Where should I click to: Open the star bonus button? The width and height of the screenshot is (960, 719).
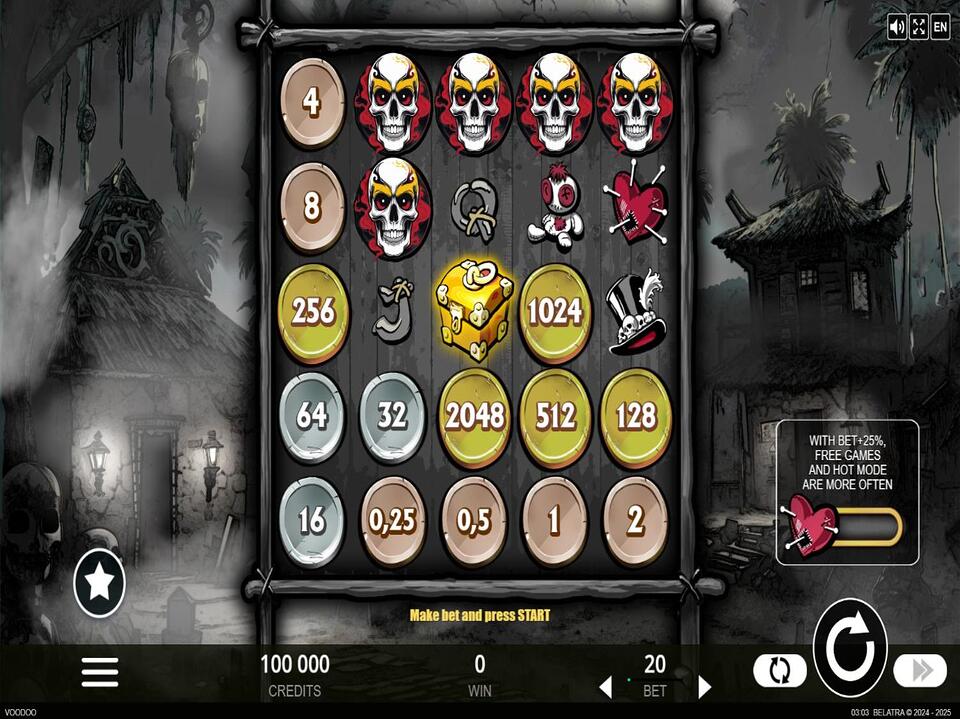100,583
